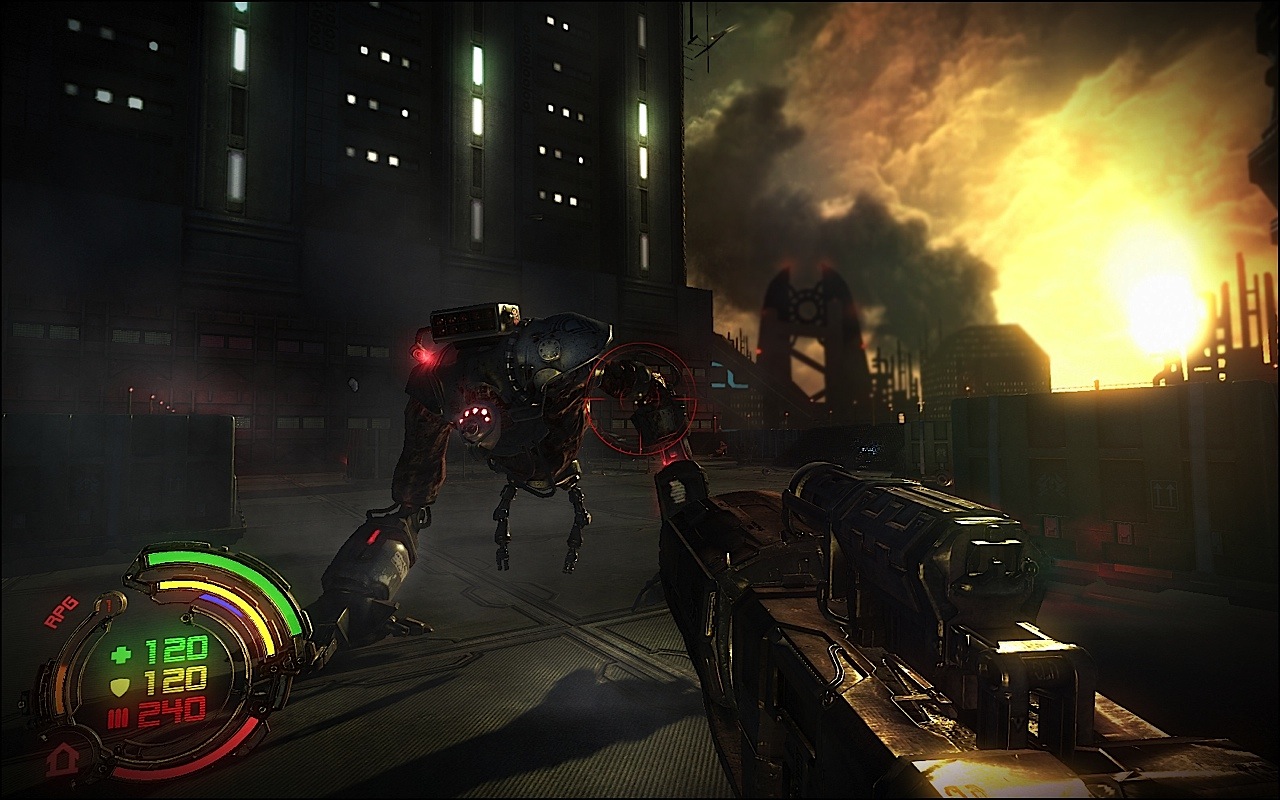Click the red house icon on the HUD
The width and height of the screenshot is (1280, 800).
tap(62, 758)
